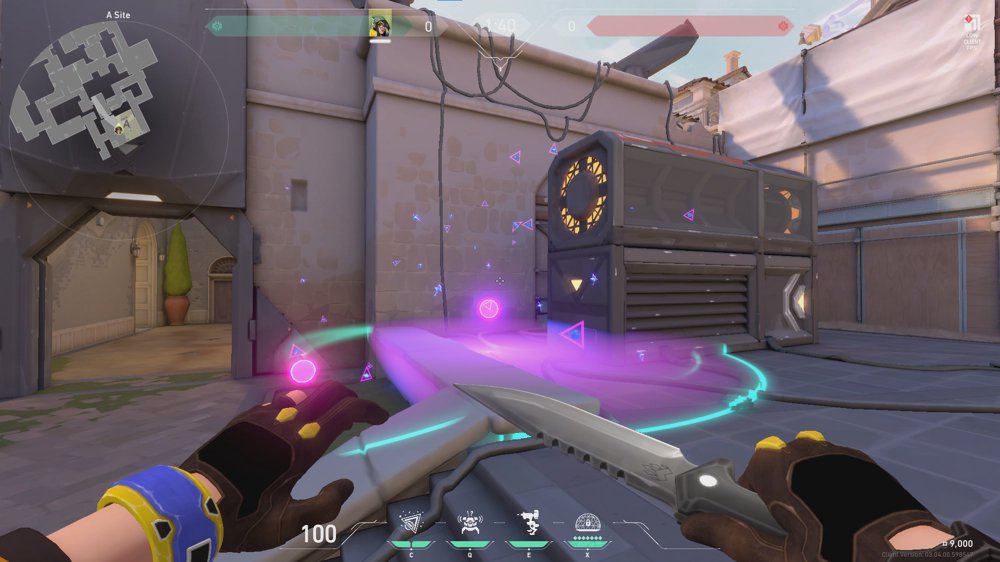1000x562 pixels.
Task: Activate the Nanoswarm grenade ability icon
Action: pyautogui.click(x=410, y=523)
